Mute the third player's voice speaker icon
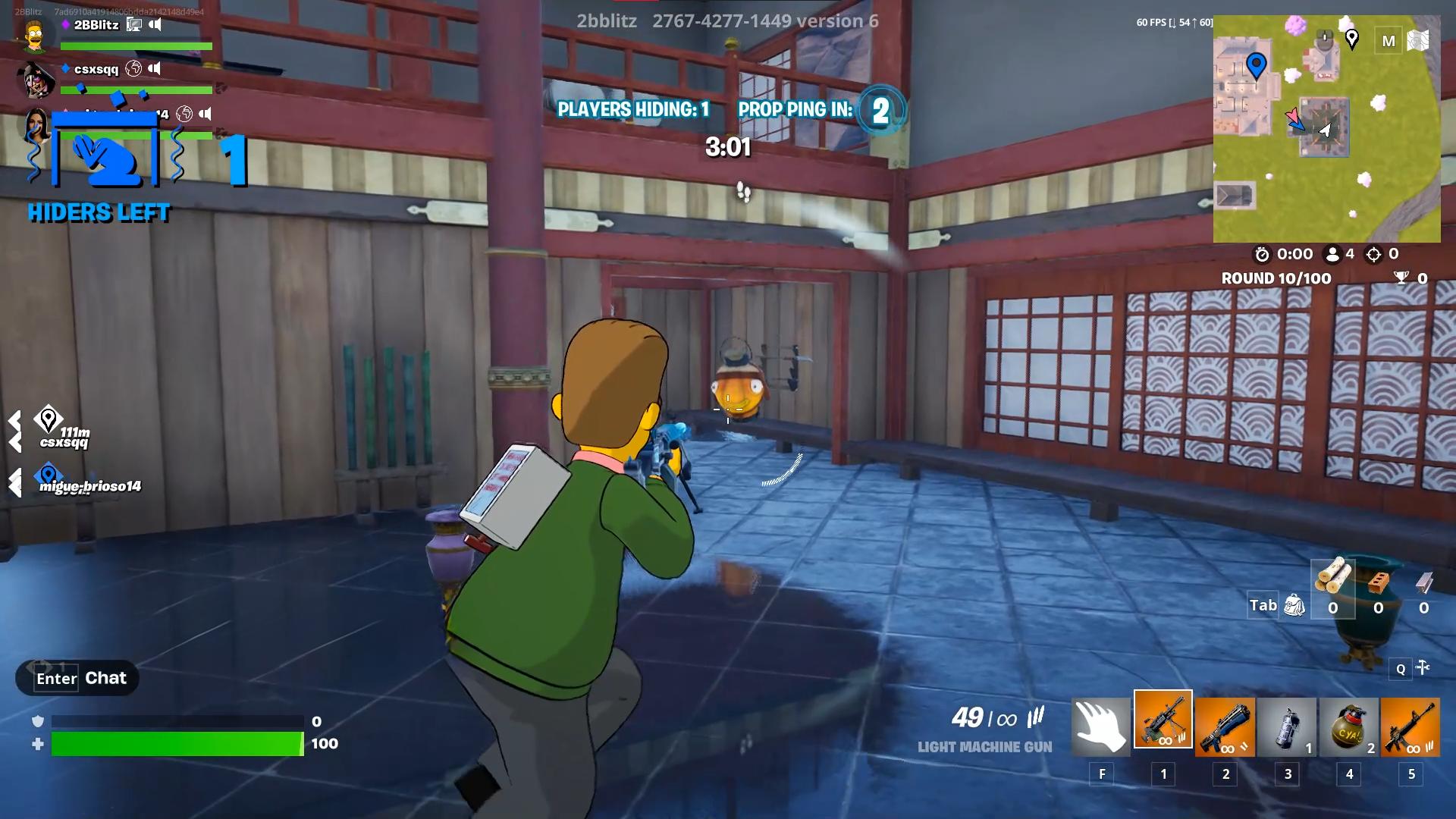The width and height of the screenshot is (1456, 819). coord(205,115)
